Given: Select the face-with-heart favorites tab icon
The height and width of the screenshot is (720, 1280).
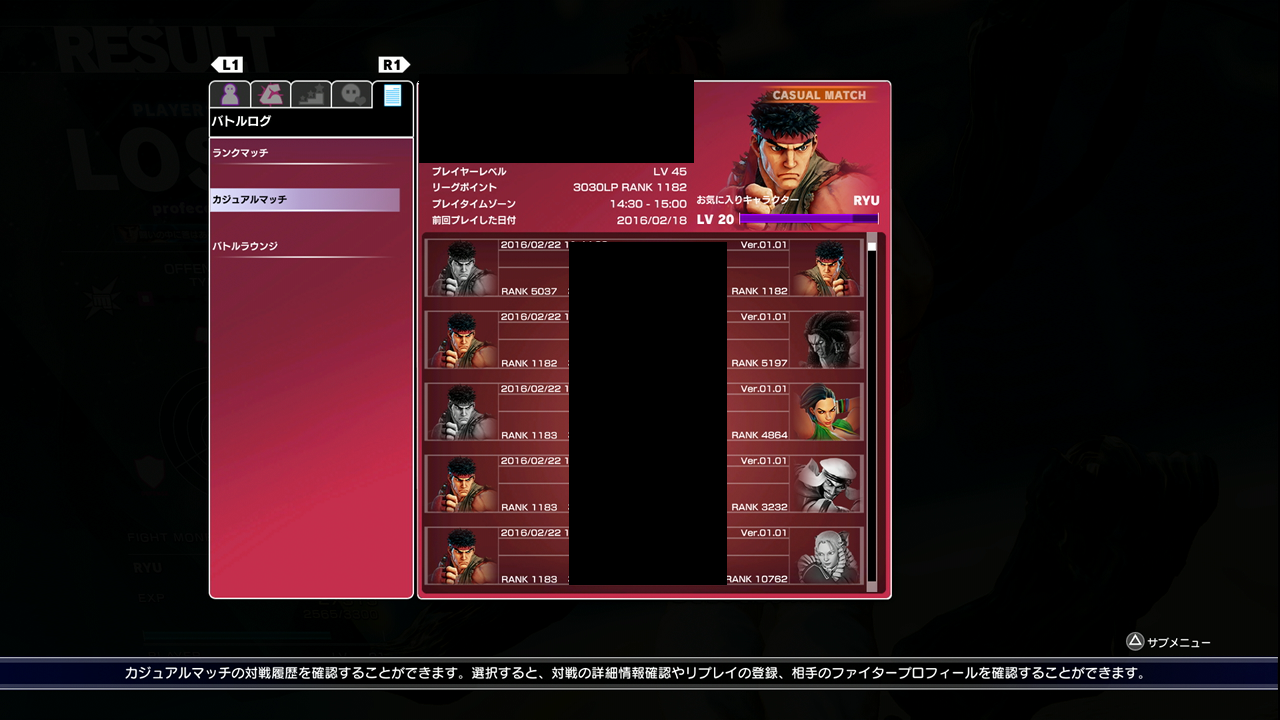Looking at the screenshot, I should tap(350, 93).
